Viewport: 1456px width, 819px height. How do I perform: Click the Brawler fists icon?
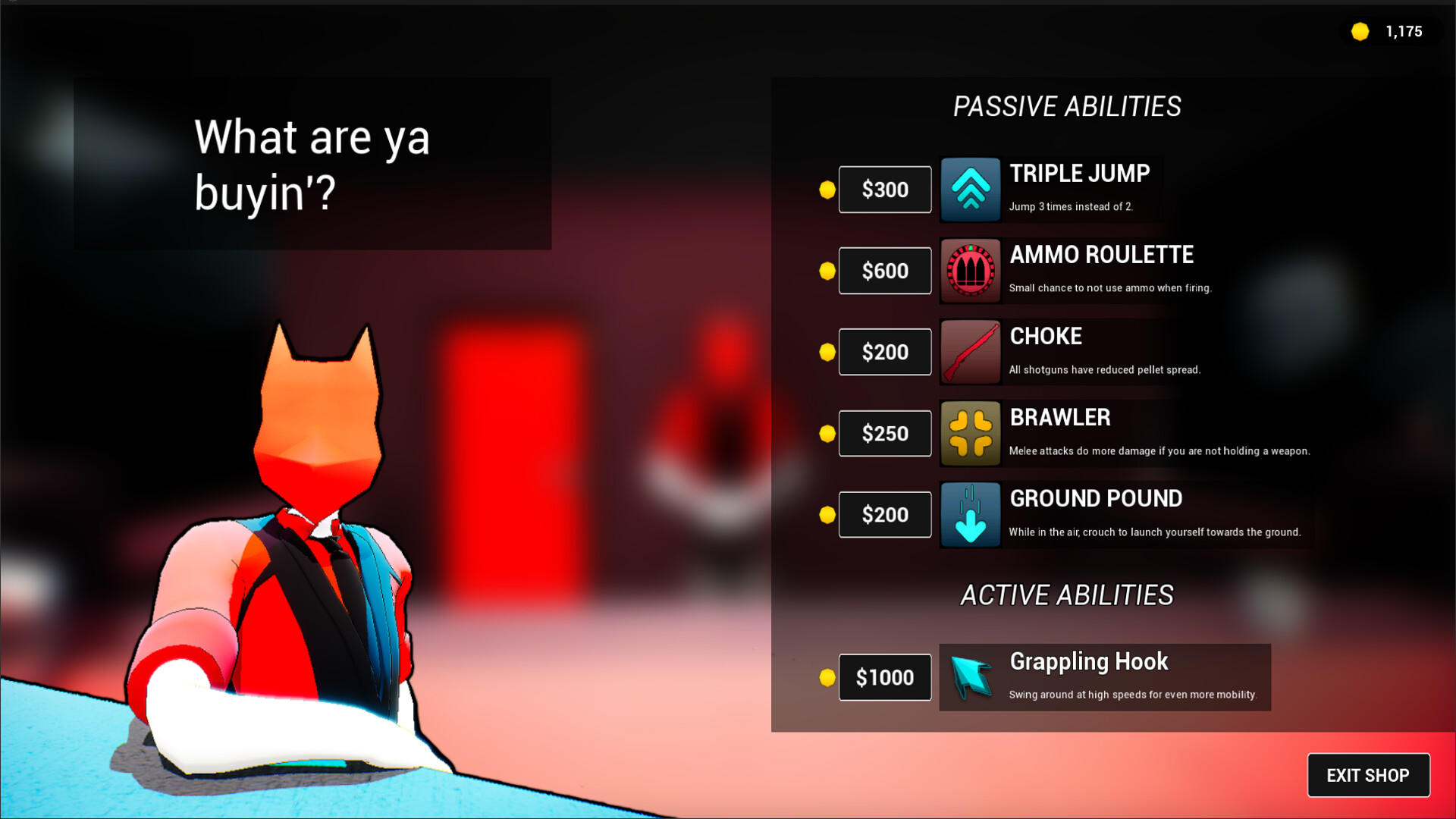(971, 433)
